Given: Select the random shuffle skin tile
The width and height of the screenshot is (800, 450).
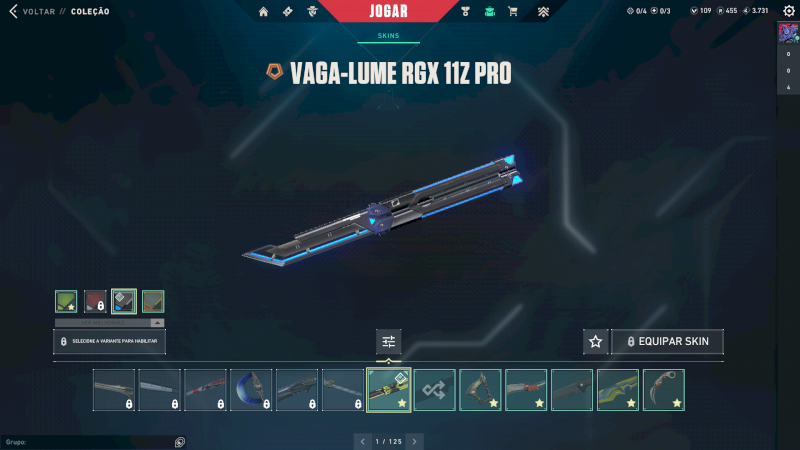Looking at the screenshot, I should click(435, 390).
